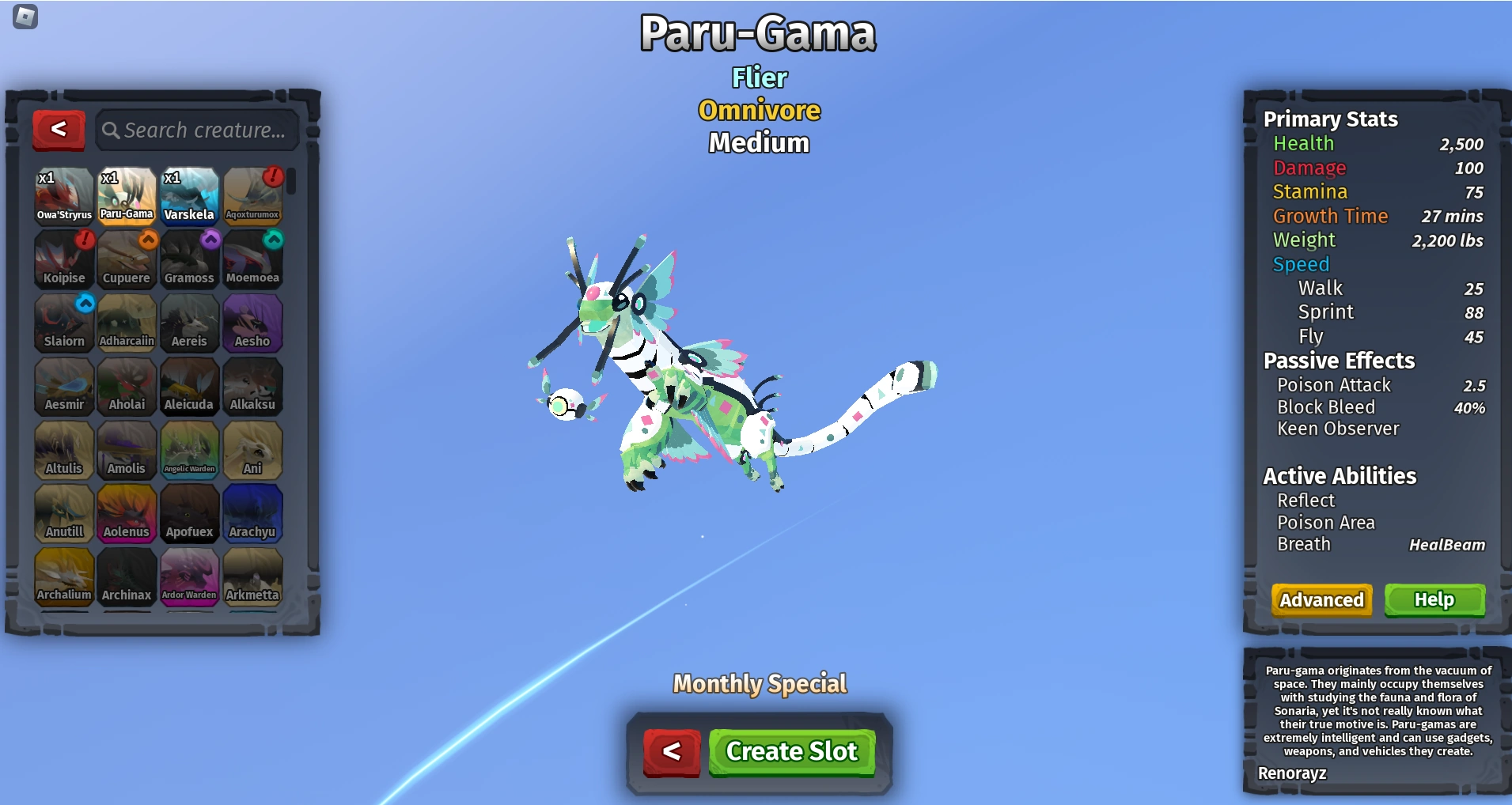The width and height of the screenshot is (1512, 805).
Task: Click the purple arrow badge on Gramoss
Action: (x=209, y=240)
